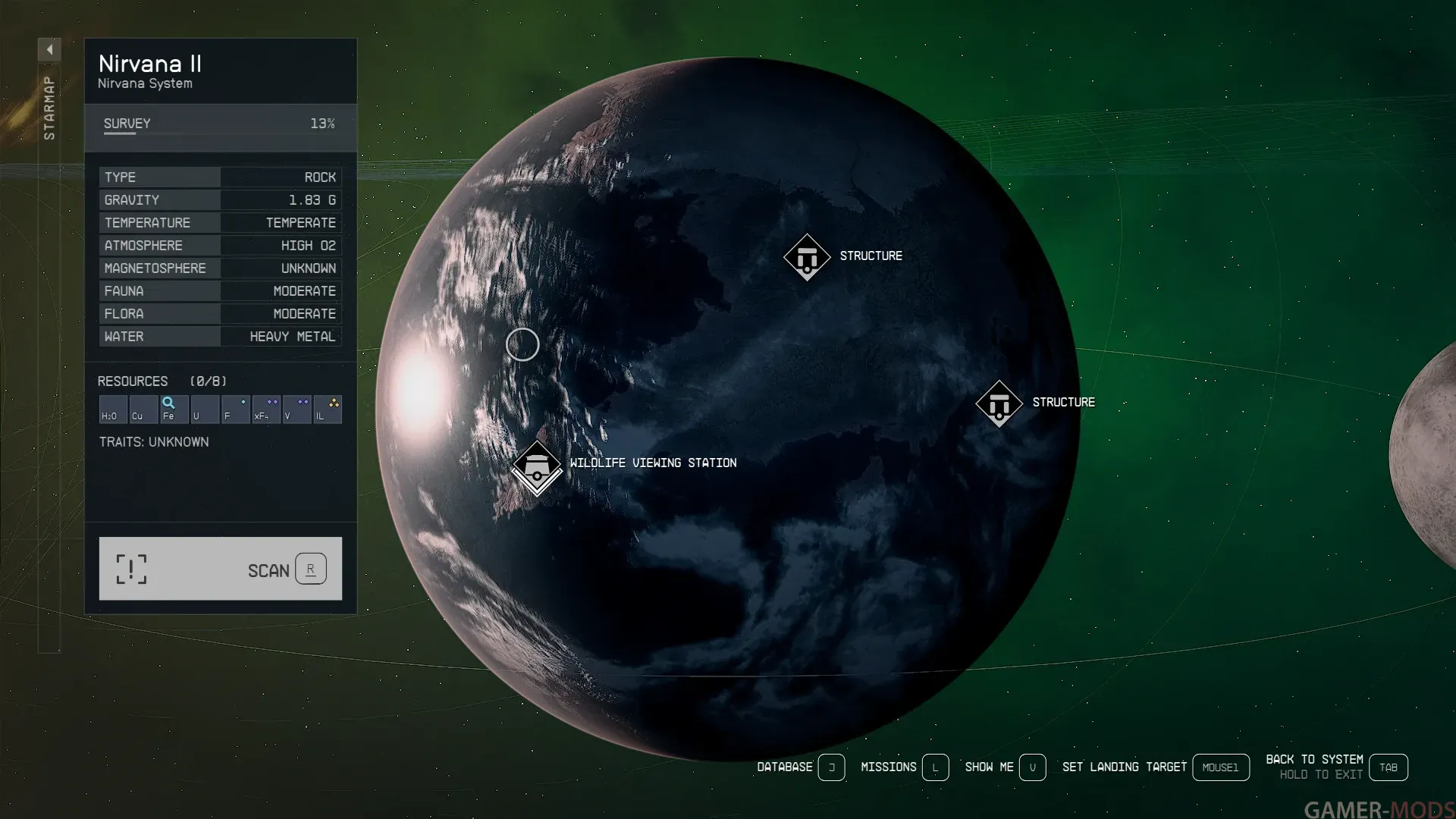Screen dimensions: 1456x819
Task: Collapse the Starmap side panel arrow
Action: (49, 50)
